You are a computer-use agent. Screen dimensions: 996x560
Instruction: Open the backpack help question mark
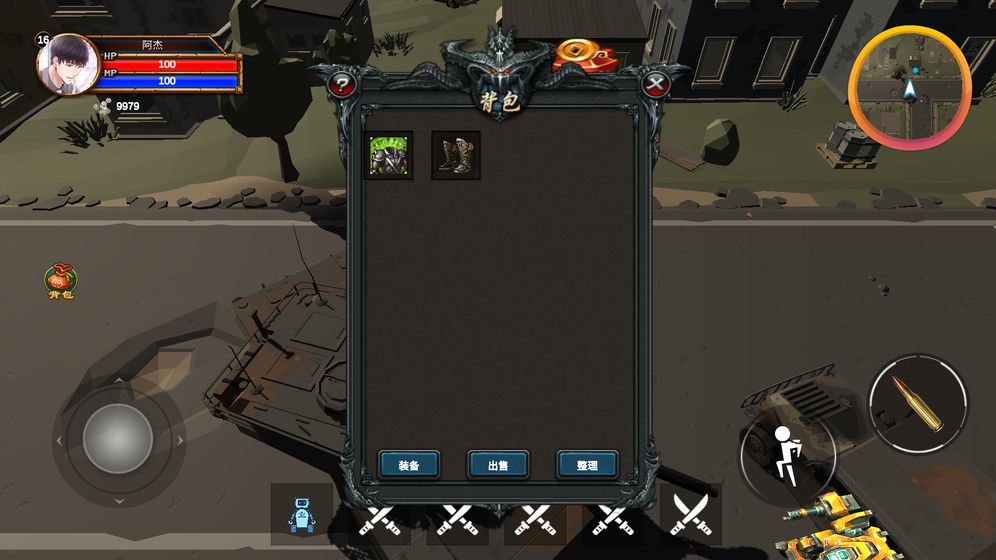point(342,85)
